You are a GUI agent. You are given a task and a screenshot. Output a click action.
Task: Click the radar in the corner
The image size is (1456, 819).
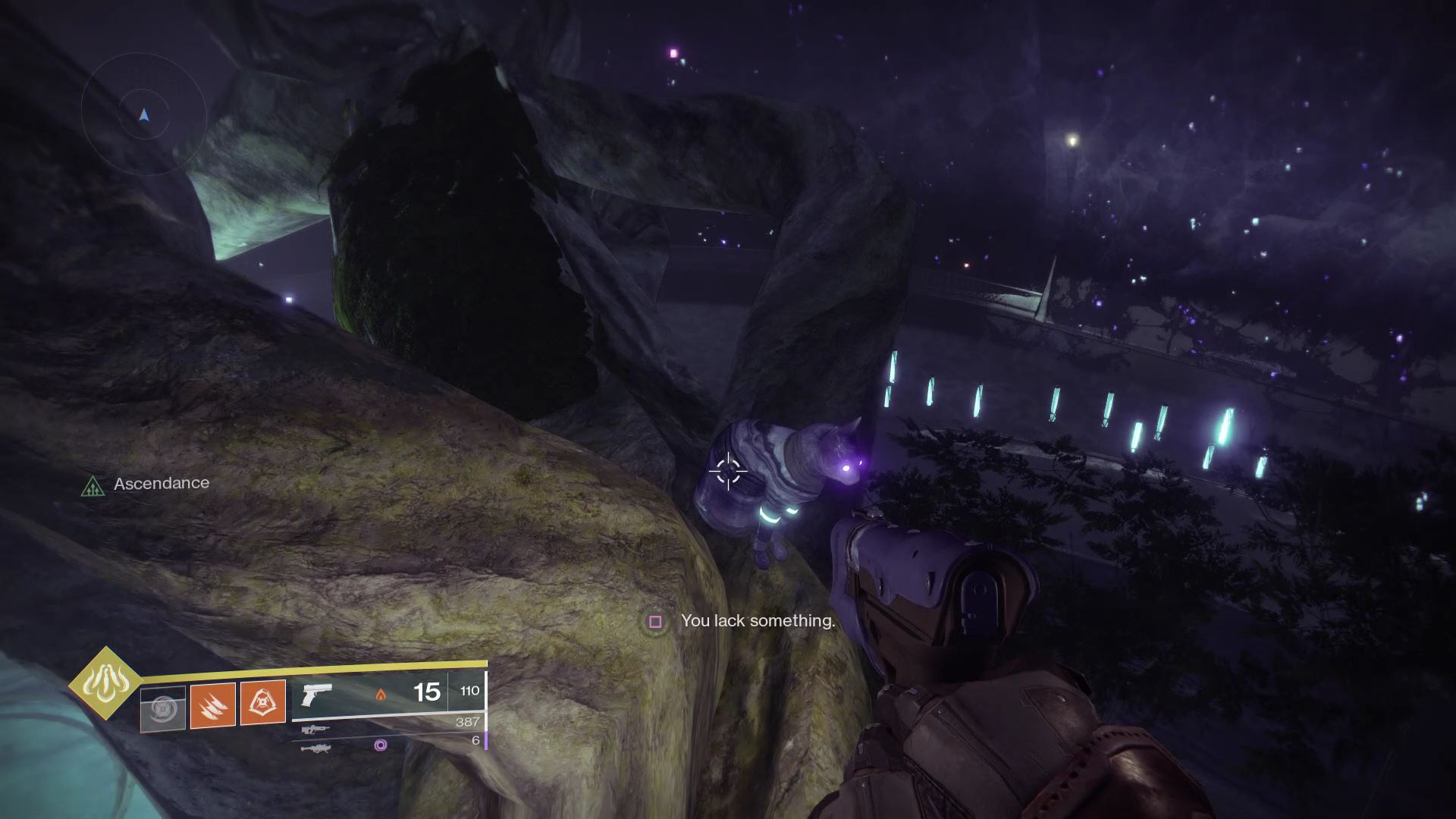pos(144,114)
